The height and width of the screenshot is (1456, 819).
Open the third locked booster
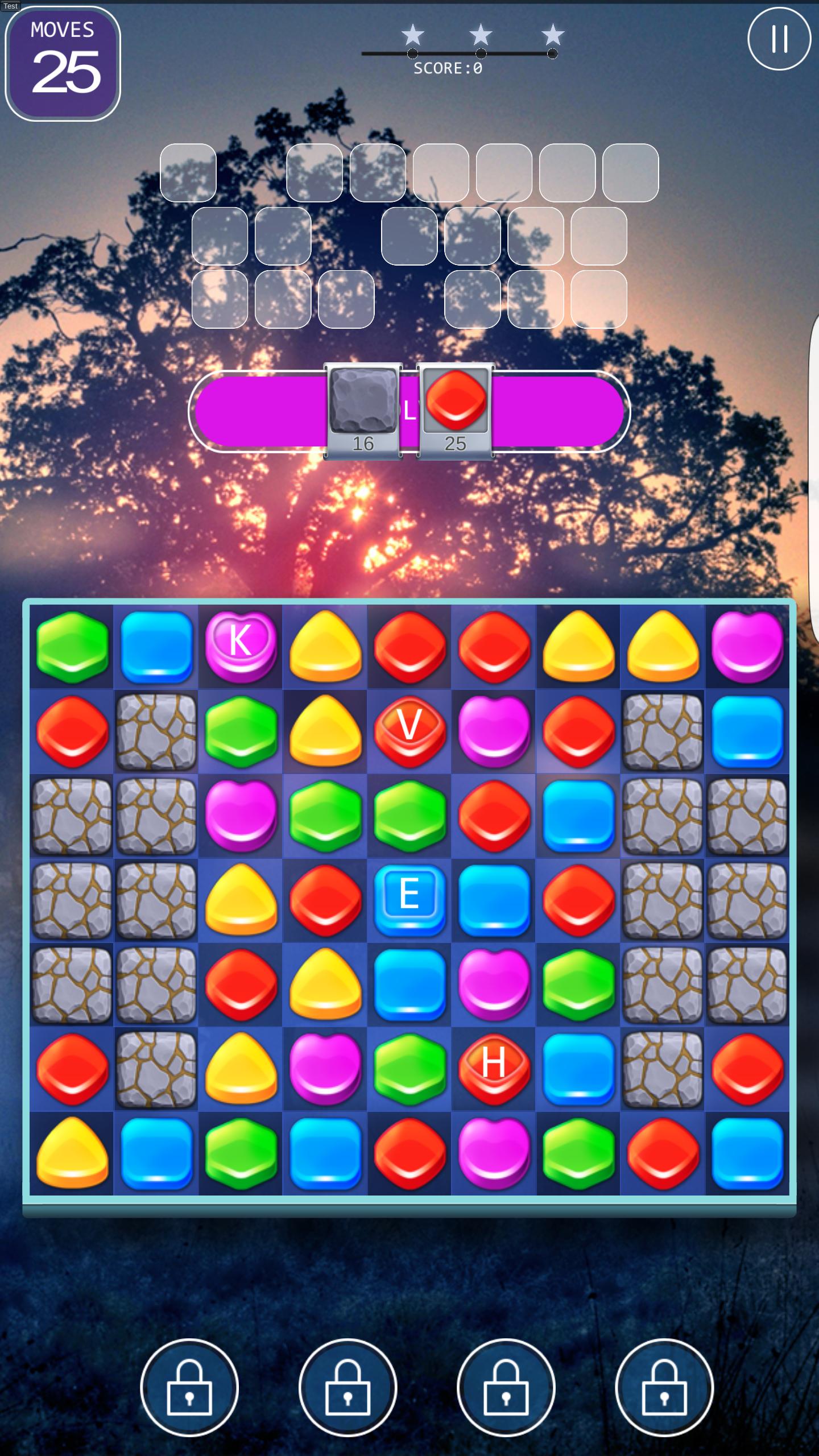point(508,1388)
